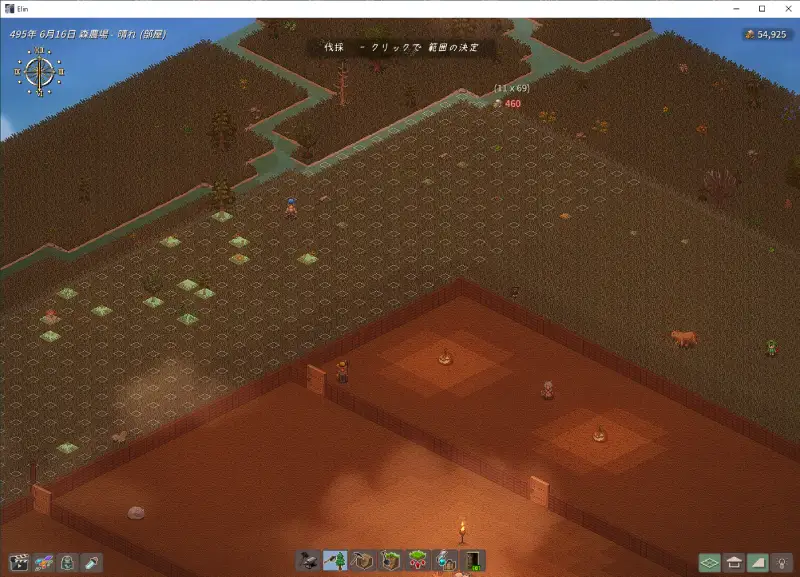Open the potion and bag tool

coord(445,561)
